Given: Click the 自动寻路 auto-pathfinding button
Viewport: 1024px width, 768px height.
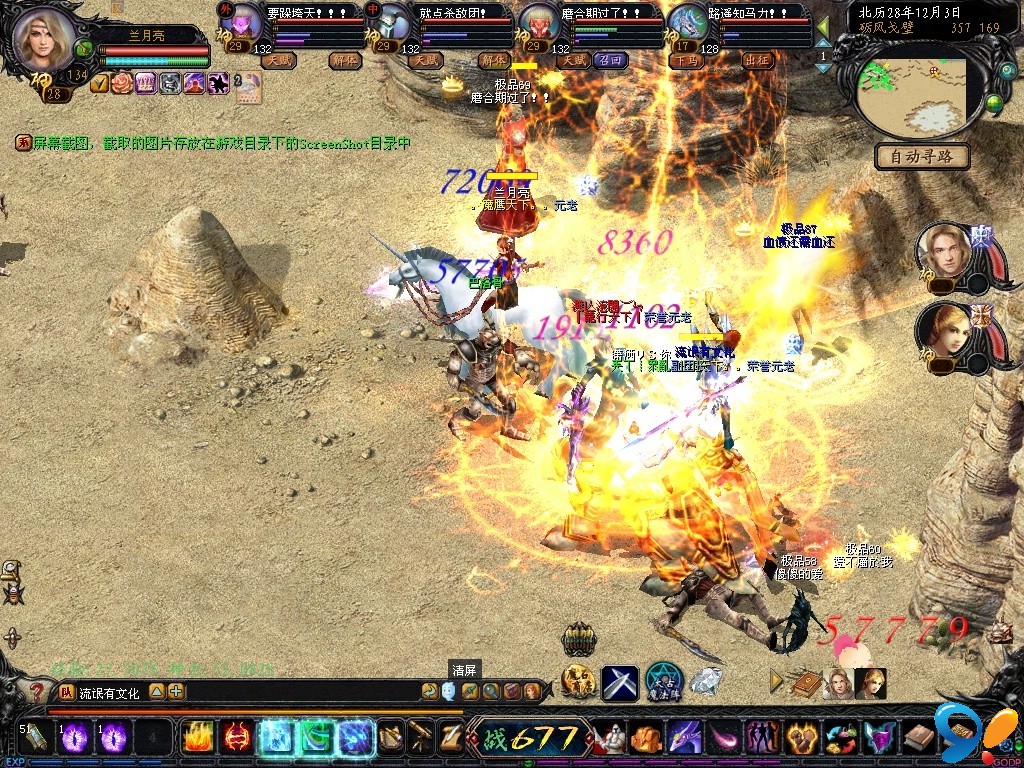Looking at the screenshot, I should click(921, 156).
